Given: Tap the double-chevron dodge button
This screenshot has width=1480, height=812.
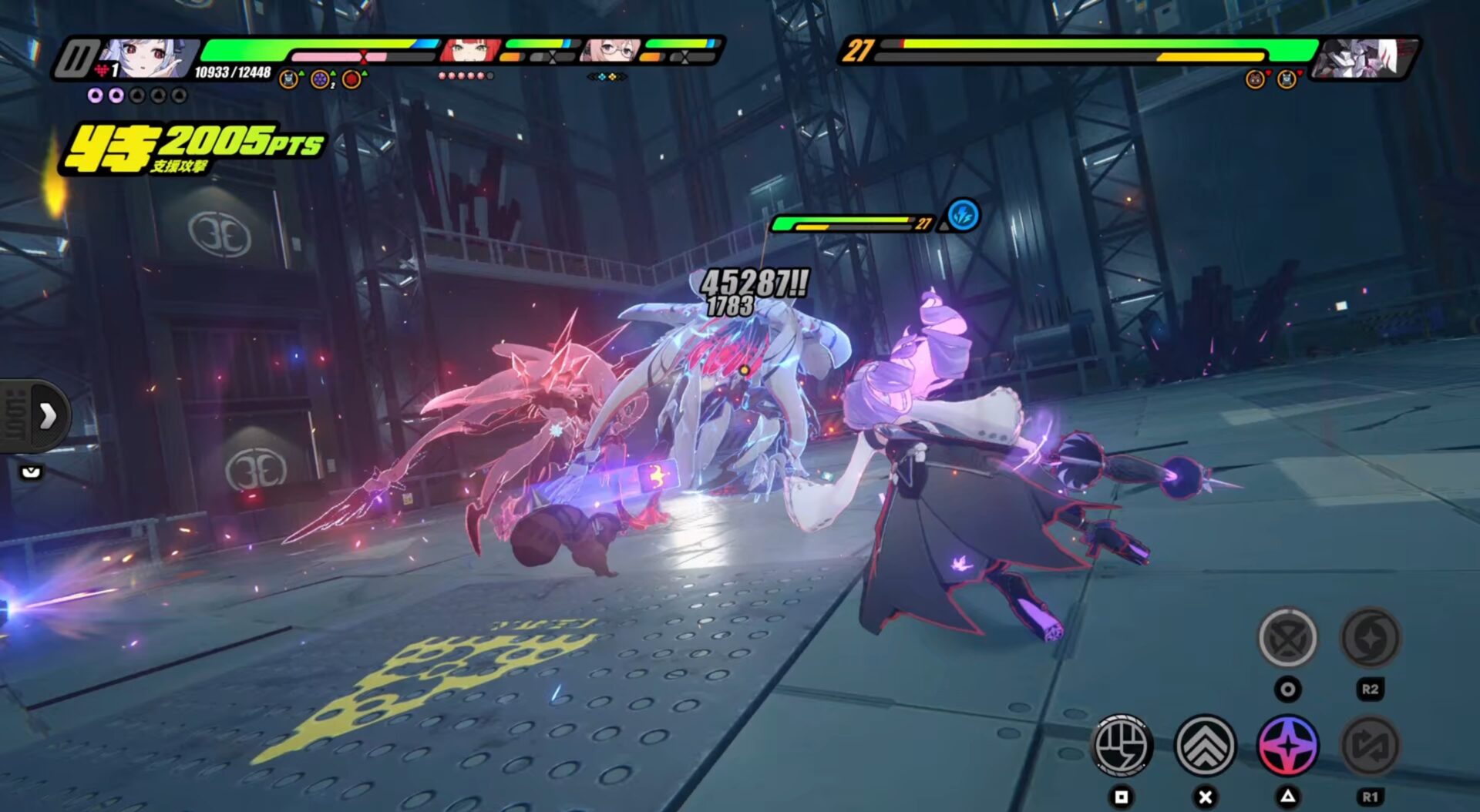Looking at the screenshot, I should pos(1205,745).
